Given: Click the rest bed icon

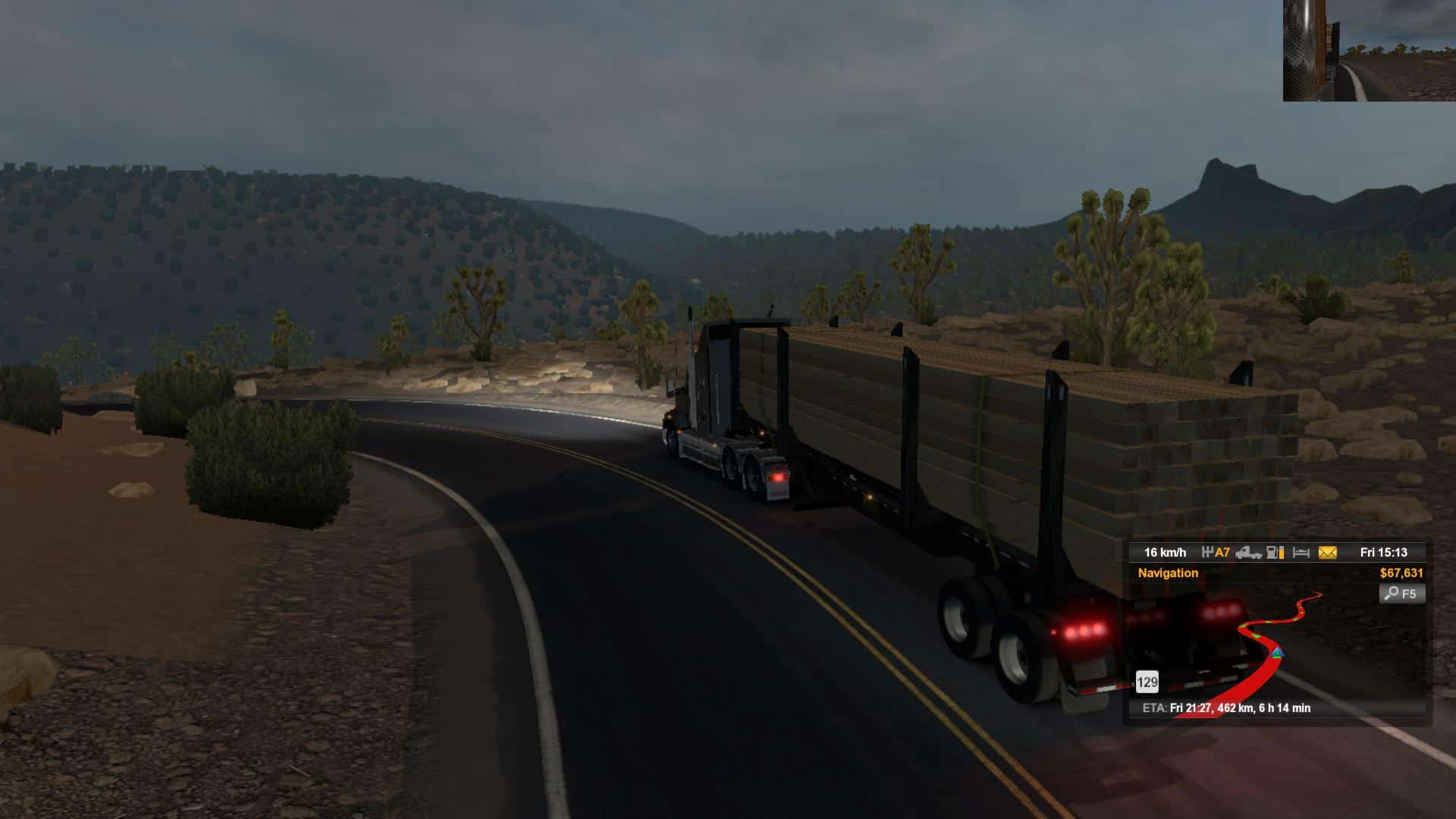Looking at the screenshot, I should (x=1301, y=553).
